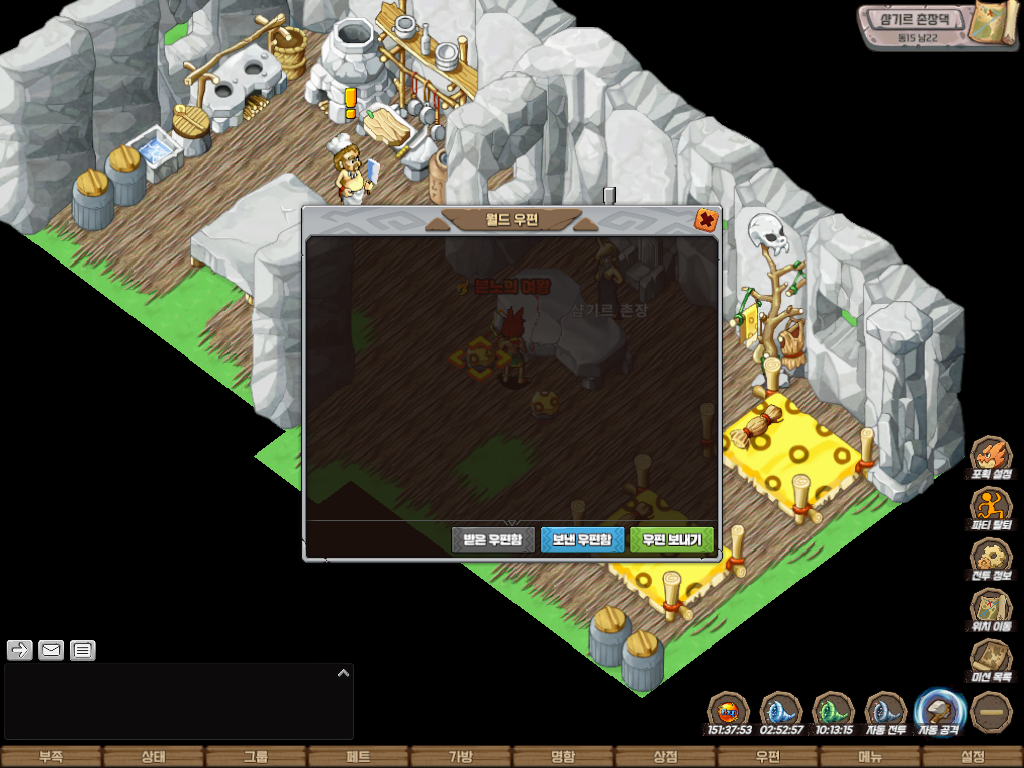Open the 상태 status menu
The width and height of the screenshot is (1024, 768).
point(153,757)
